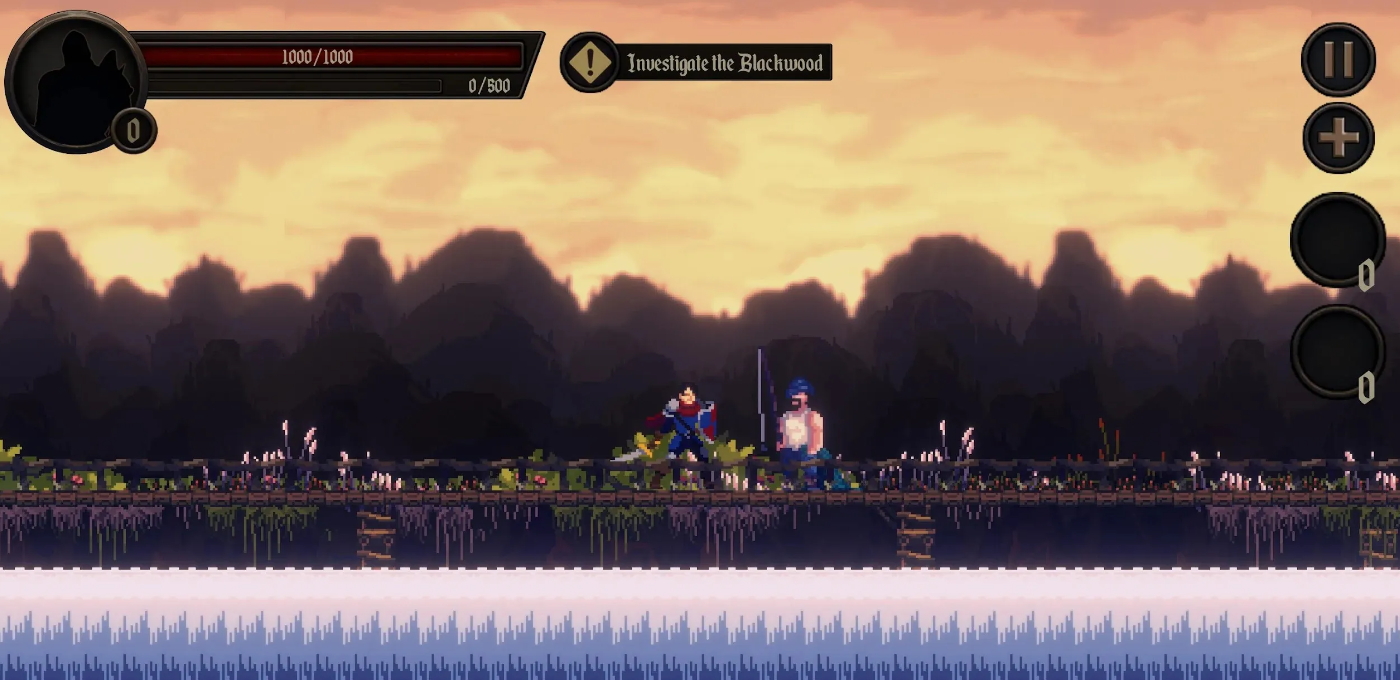1400x680 pixels.
Task: Open the Investigate the Blackwood objective tracker
Action: 697,63
